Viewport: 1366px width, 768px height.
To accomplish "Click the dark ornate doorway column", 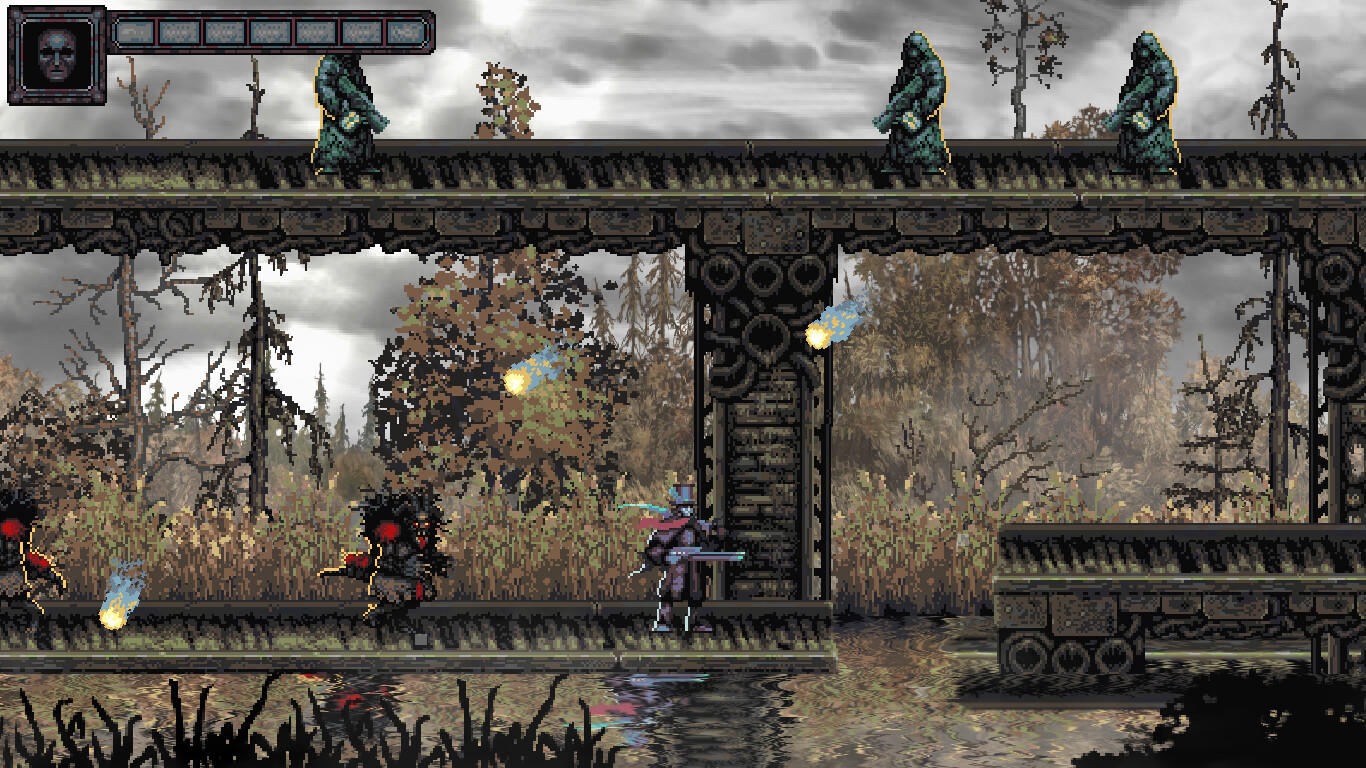I will pyautogui.click(x=758, y=400).
